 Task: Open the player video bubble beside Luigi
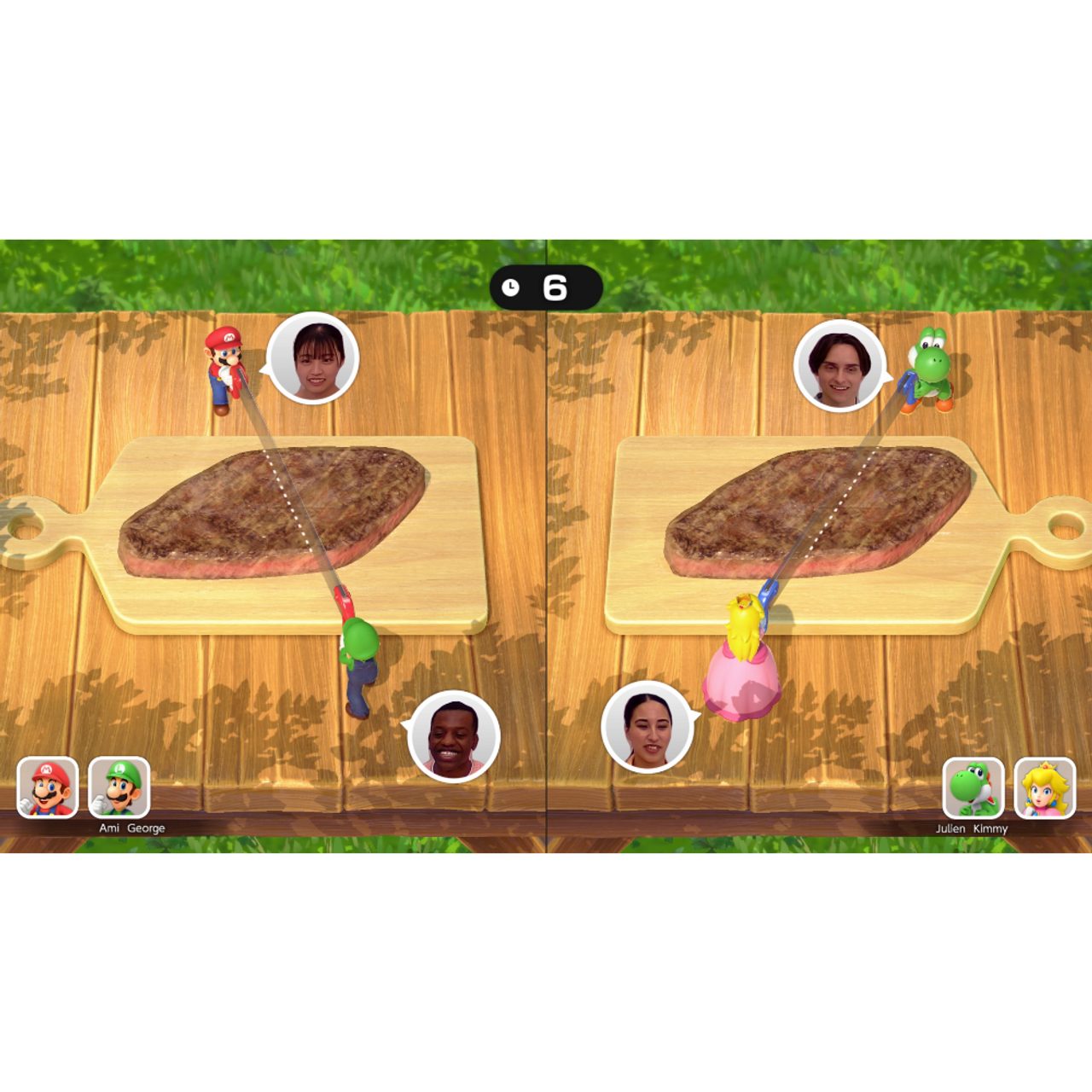coord(454,737)
